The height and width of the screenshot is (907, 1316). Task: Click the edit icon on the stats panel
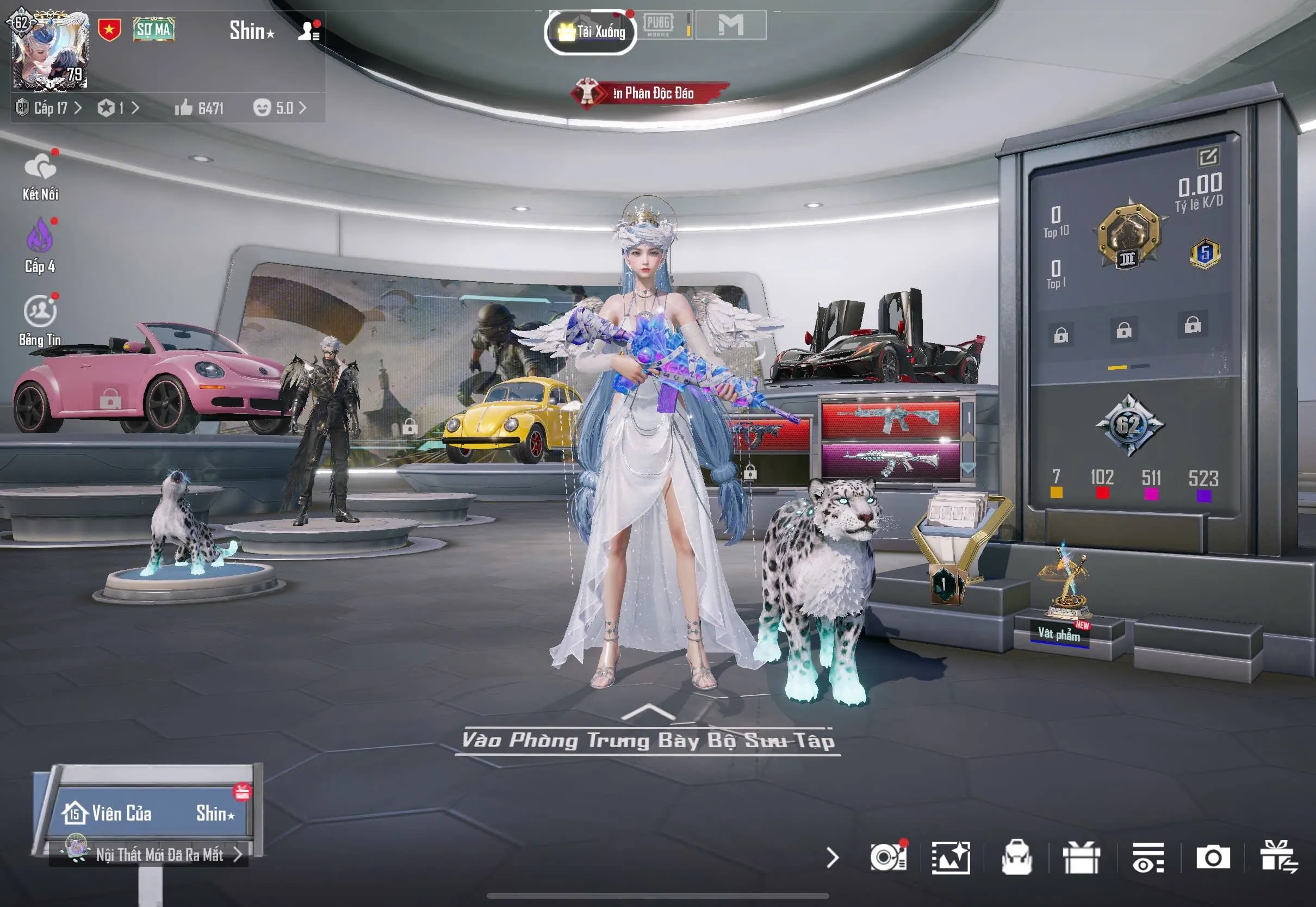[1207, 156]
